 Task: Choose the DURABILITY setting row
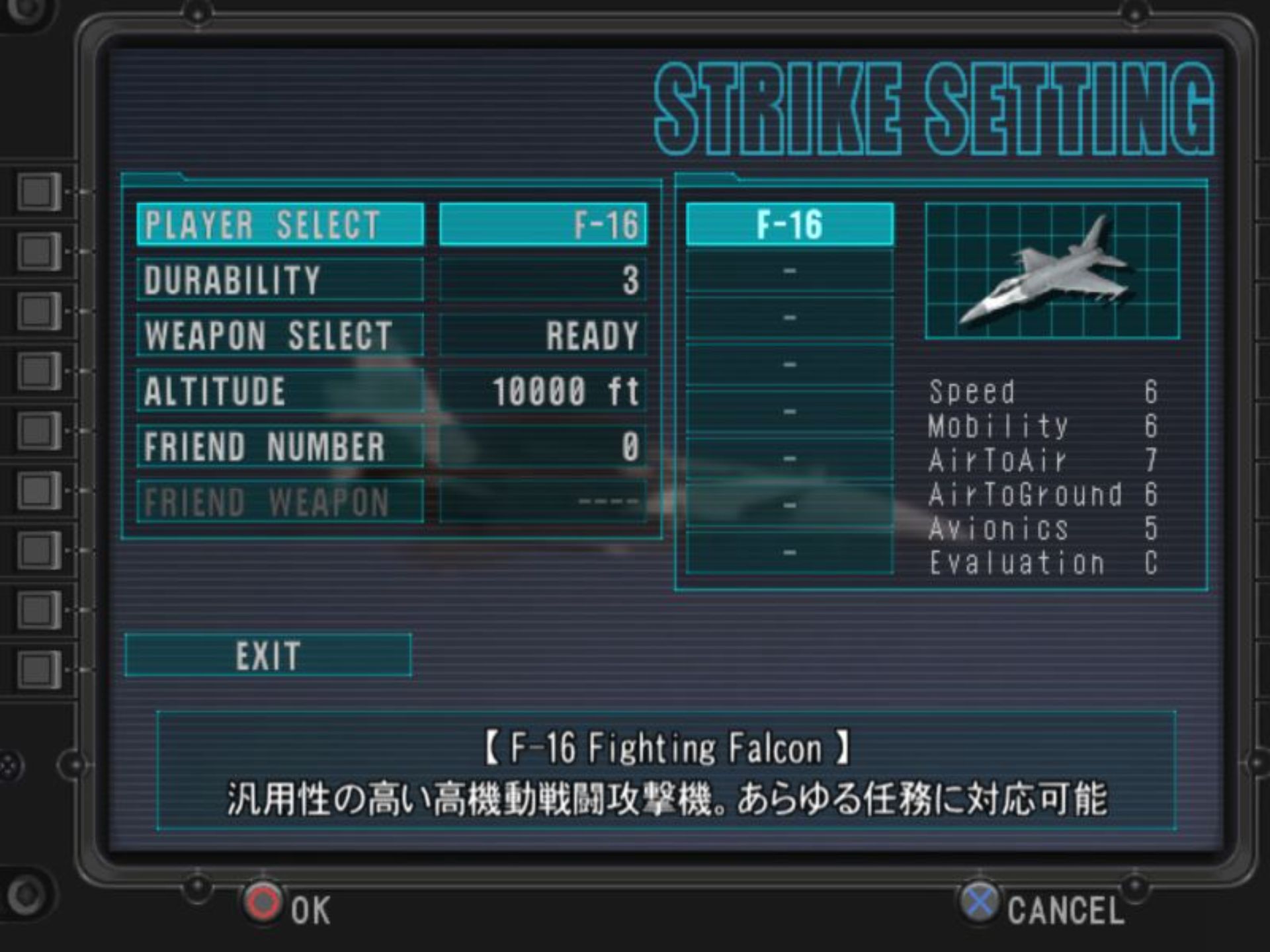pyautogui.click(x=280, y=280)
